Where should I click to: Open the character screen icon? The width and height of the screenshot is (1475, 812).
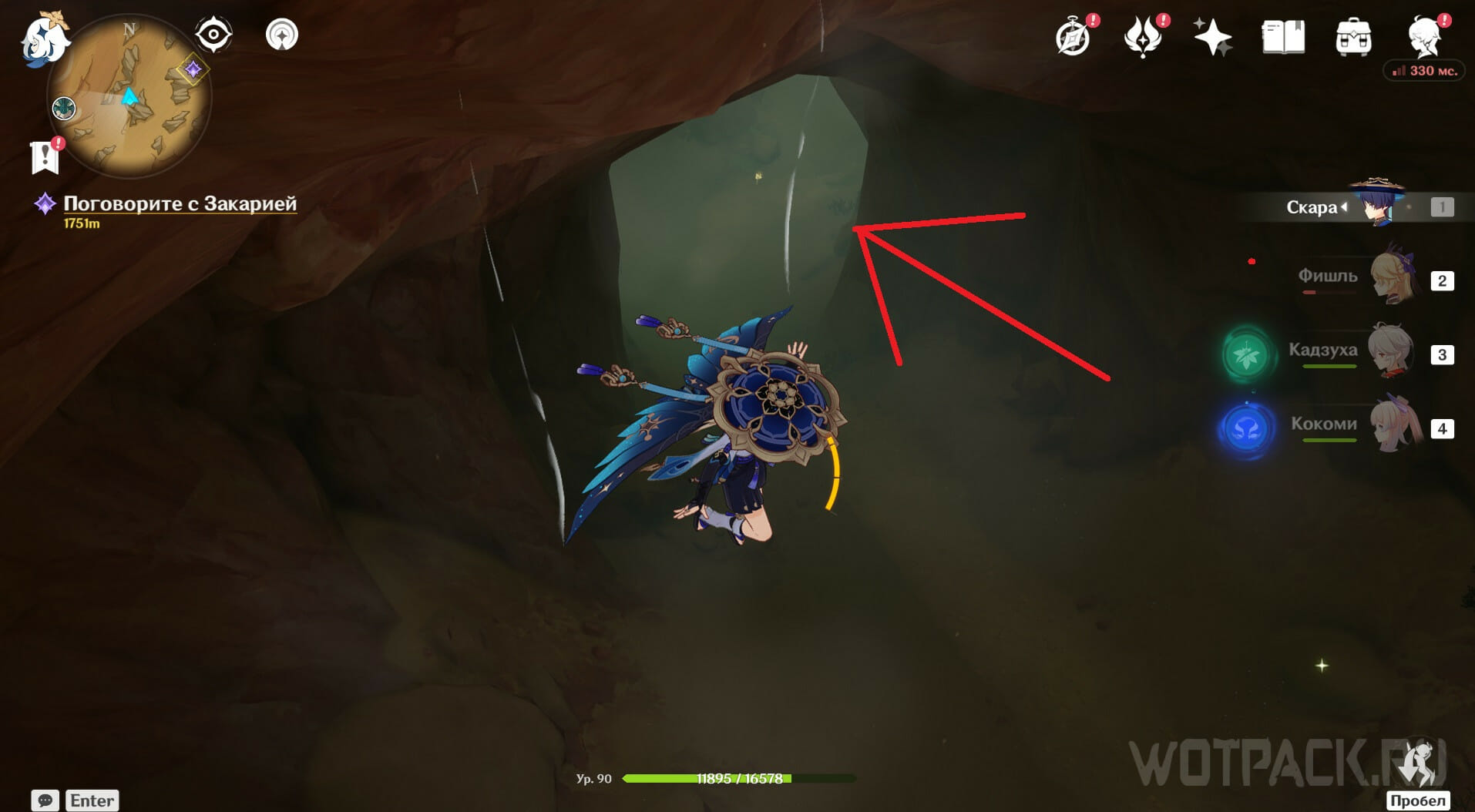pyautogui.click(x=1424, y=37)
